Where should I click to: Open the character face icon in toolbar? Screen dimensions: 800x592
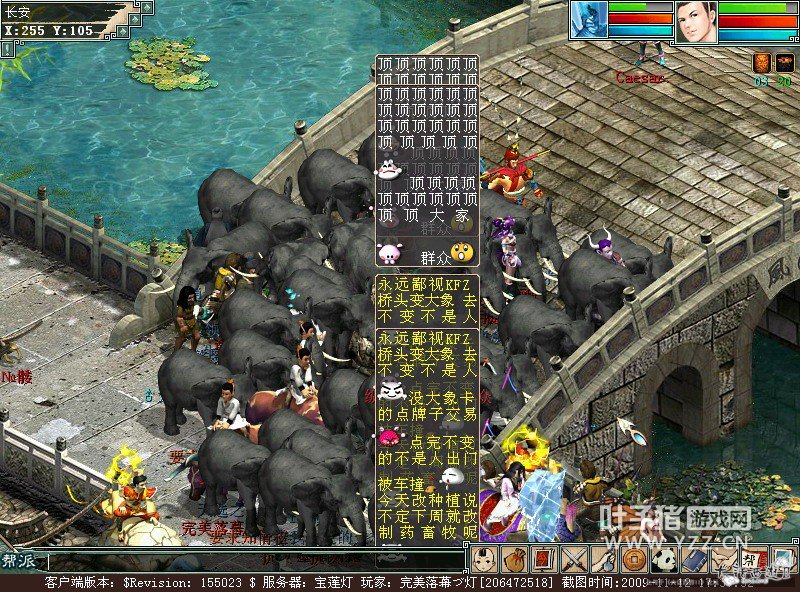485,559
